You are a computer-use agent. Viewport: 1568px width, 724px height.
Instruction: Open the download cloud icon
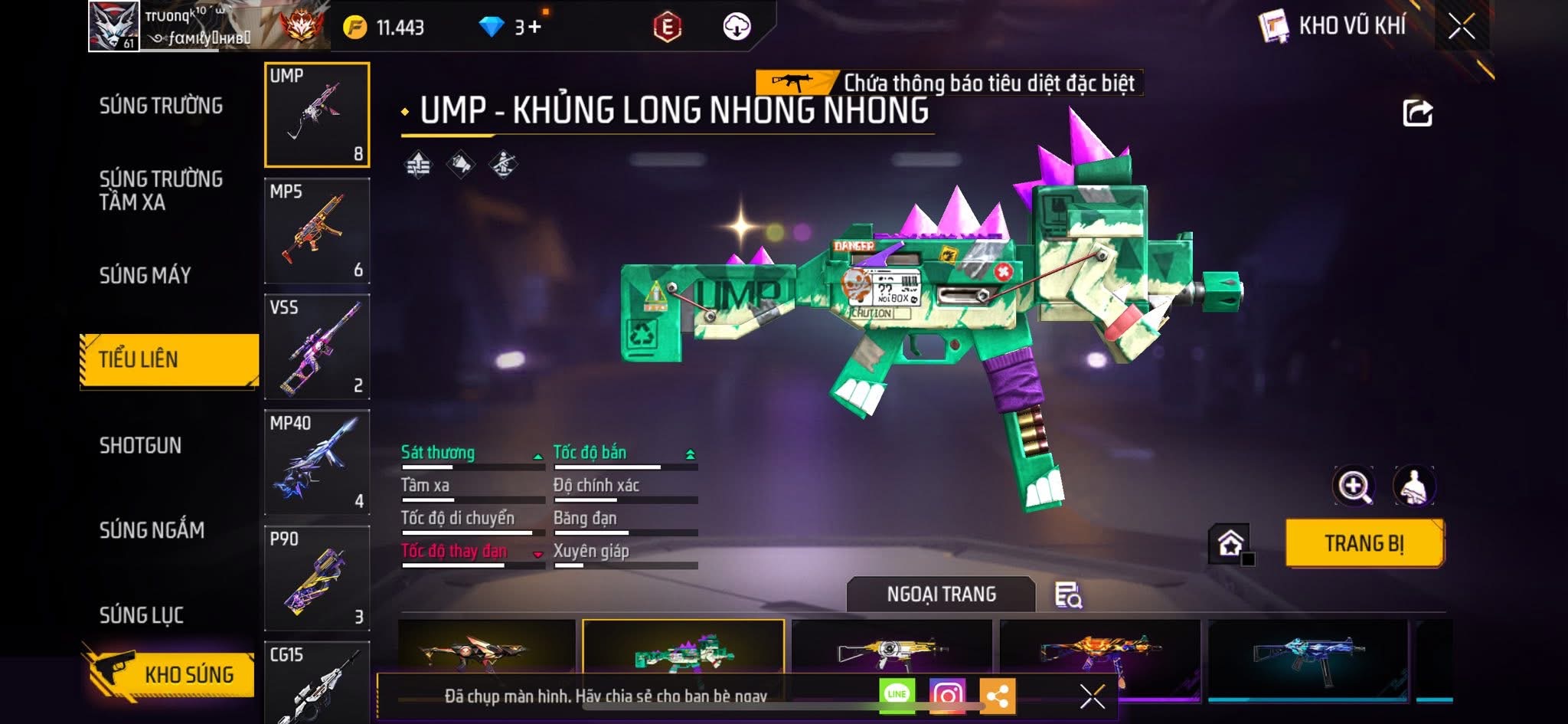(x=737, y=28)
